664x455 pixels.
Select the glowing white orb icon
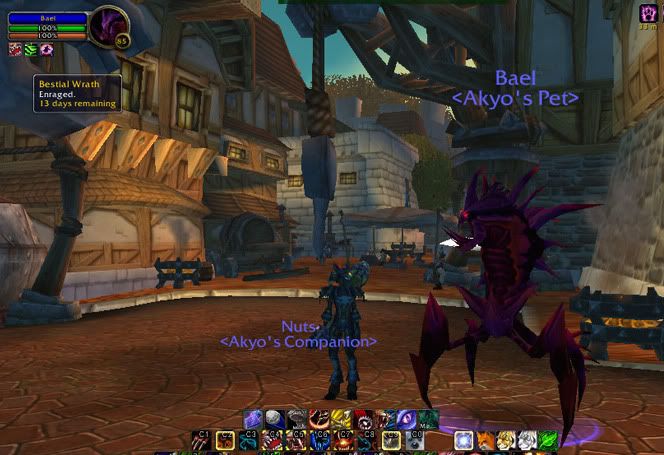coord(463,439)
